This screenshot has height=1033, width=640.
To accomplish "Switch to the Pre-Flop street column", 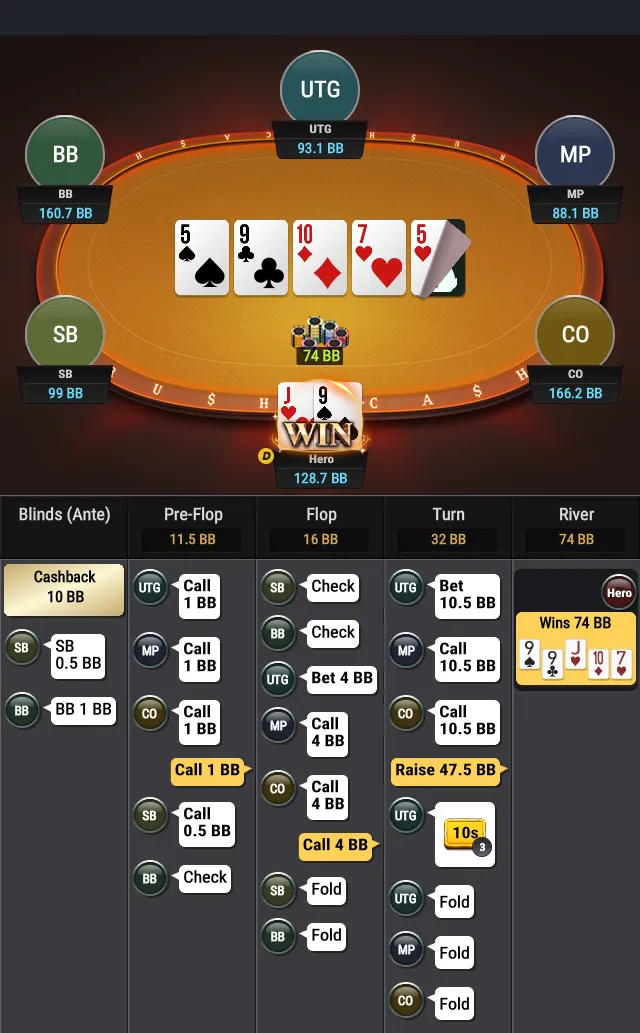I will [x=193, y=515].
